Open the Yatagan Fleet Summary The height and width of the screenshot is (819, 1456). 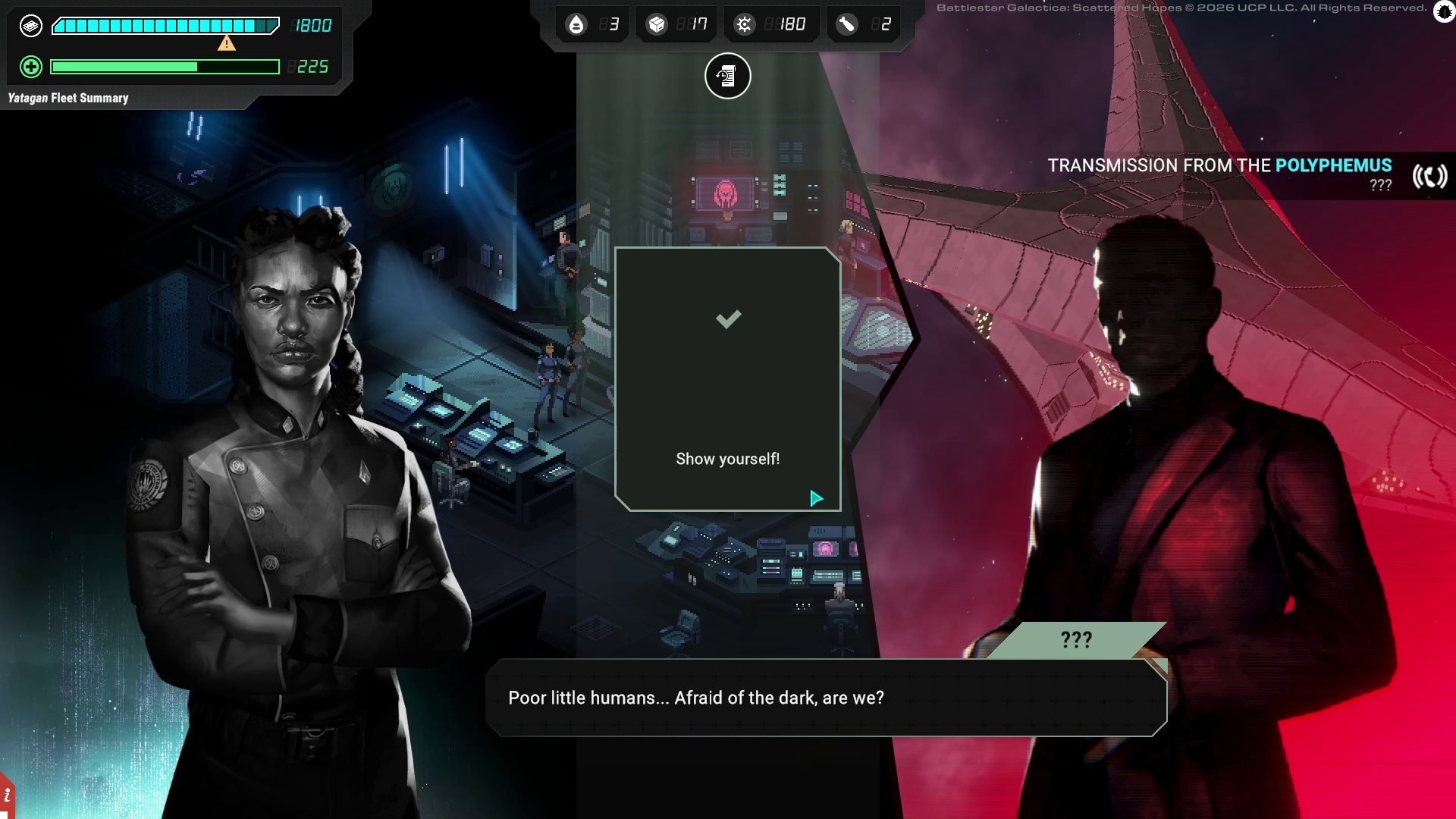pyautogui.click(x=68, y=98)
